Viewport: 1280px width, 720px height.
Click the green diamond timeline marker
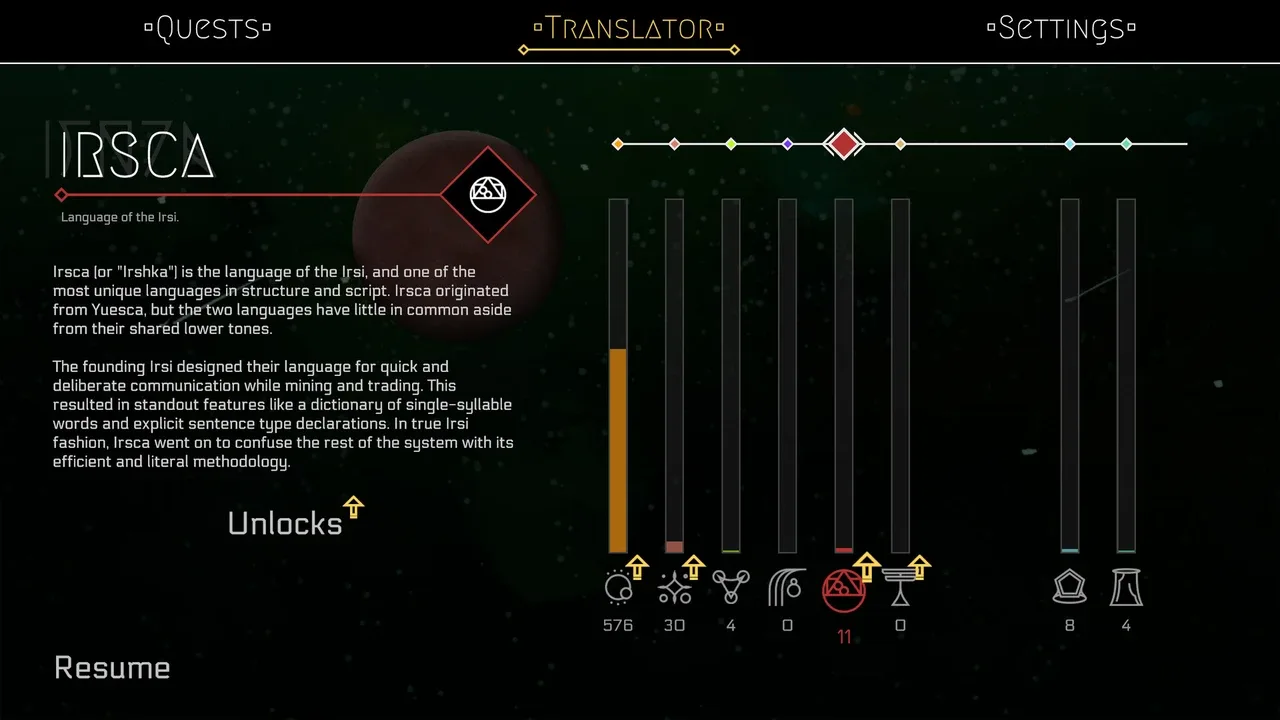tap(731, 144)
